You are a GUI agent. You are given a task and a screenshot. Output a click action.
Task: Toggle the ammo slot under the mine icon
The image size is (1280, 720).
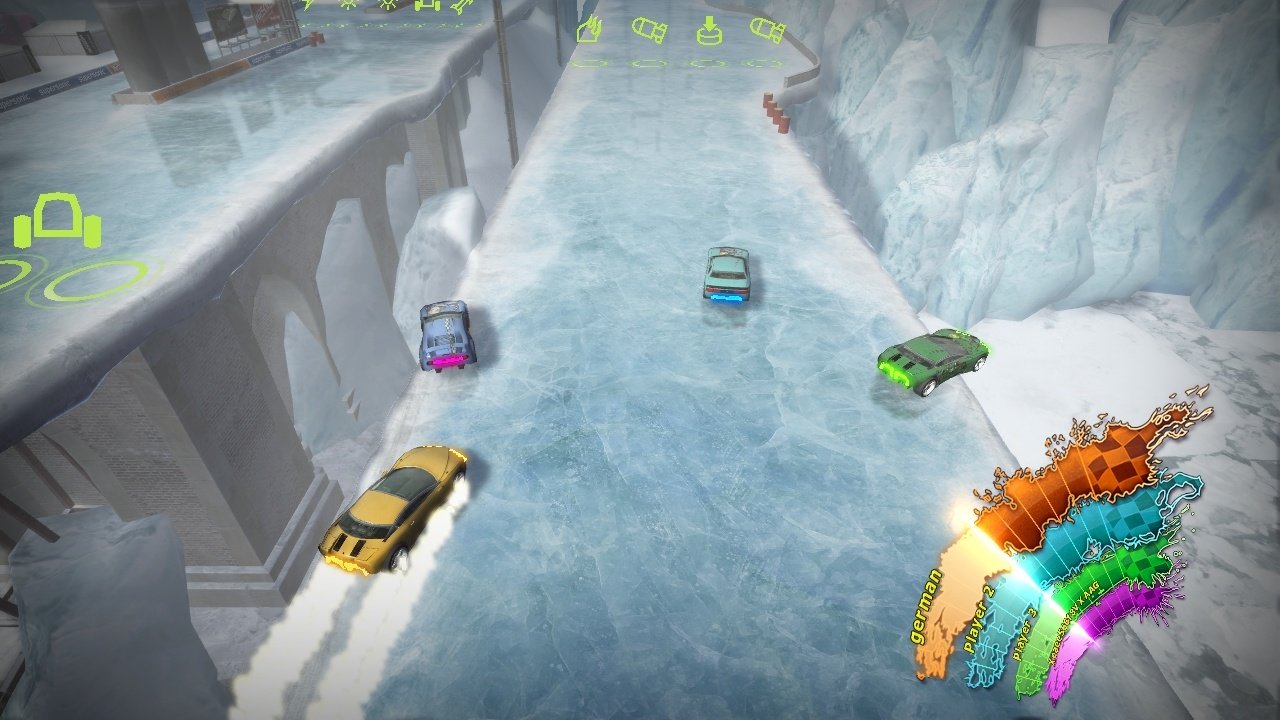[706, 62]
